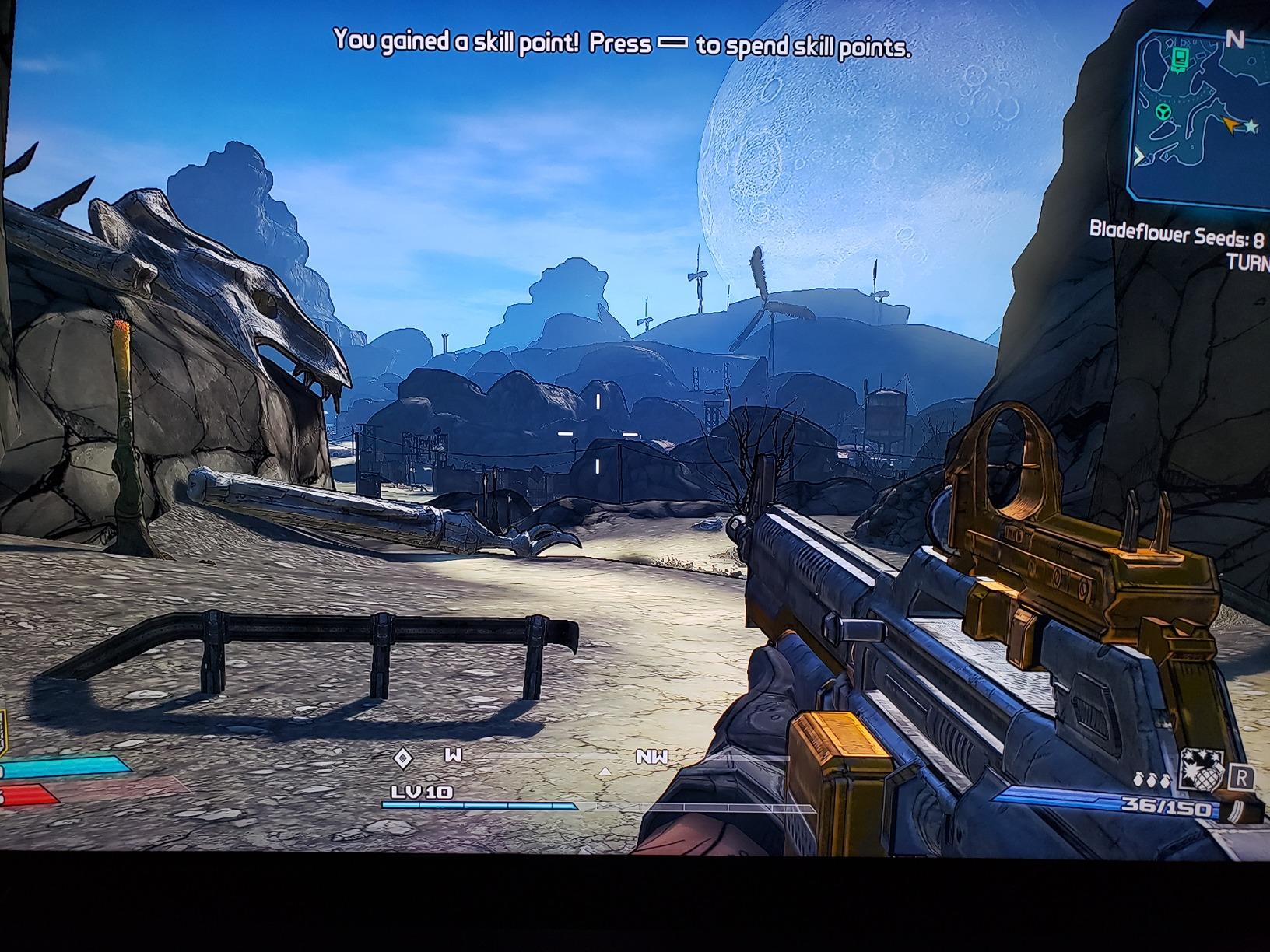
Task: Expand the left-facing chevron on the minimap edge
Action: click(x=1140, y=156)
